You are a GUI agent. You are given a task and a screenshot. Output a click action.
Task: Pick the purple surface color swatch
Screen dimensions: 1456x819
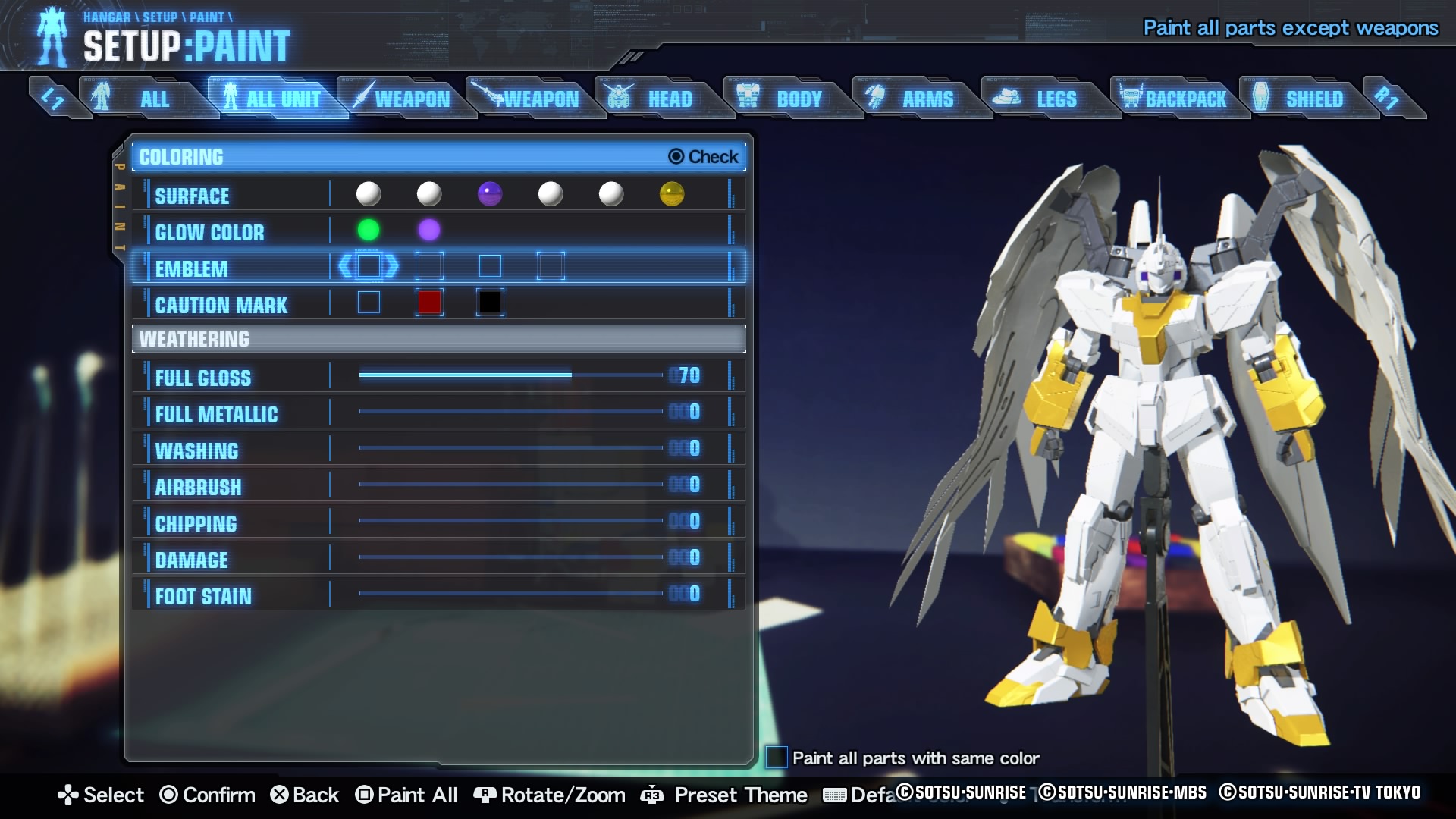[490, 194]
